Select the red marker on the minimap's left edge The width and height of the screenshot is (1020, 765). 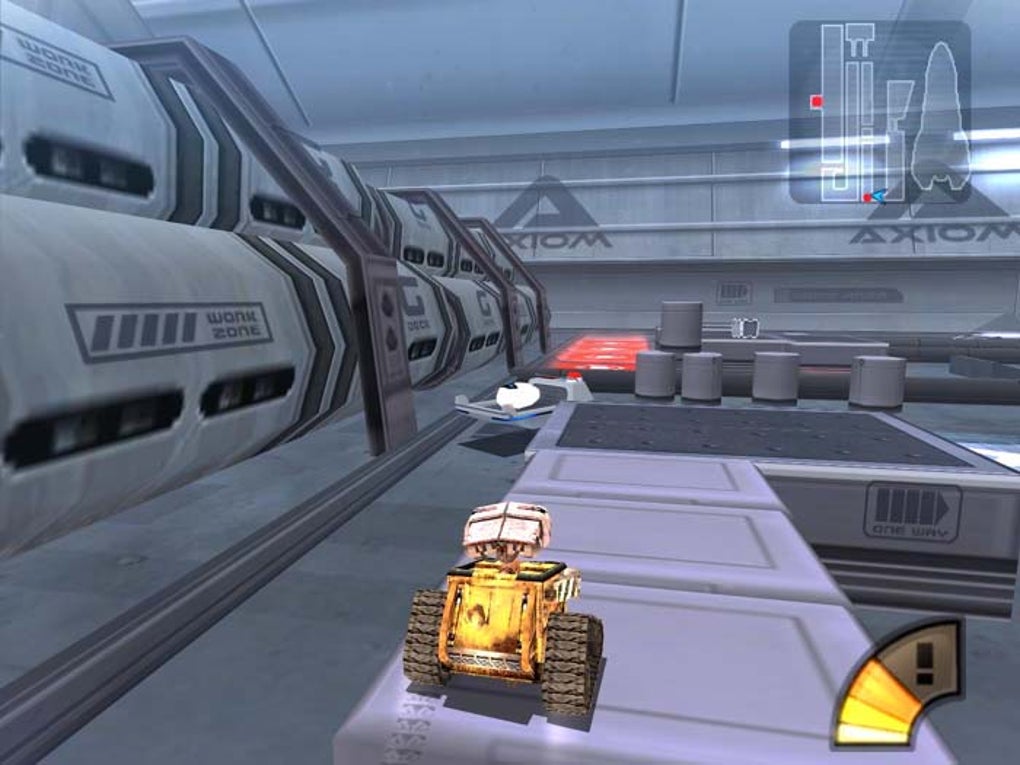coord(817,101)
